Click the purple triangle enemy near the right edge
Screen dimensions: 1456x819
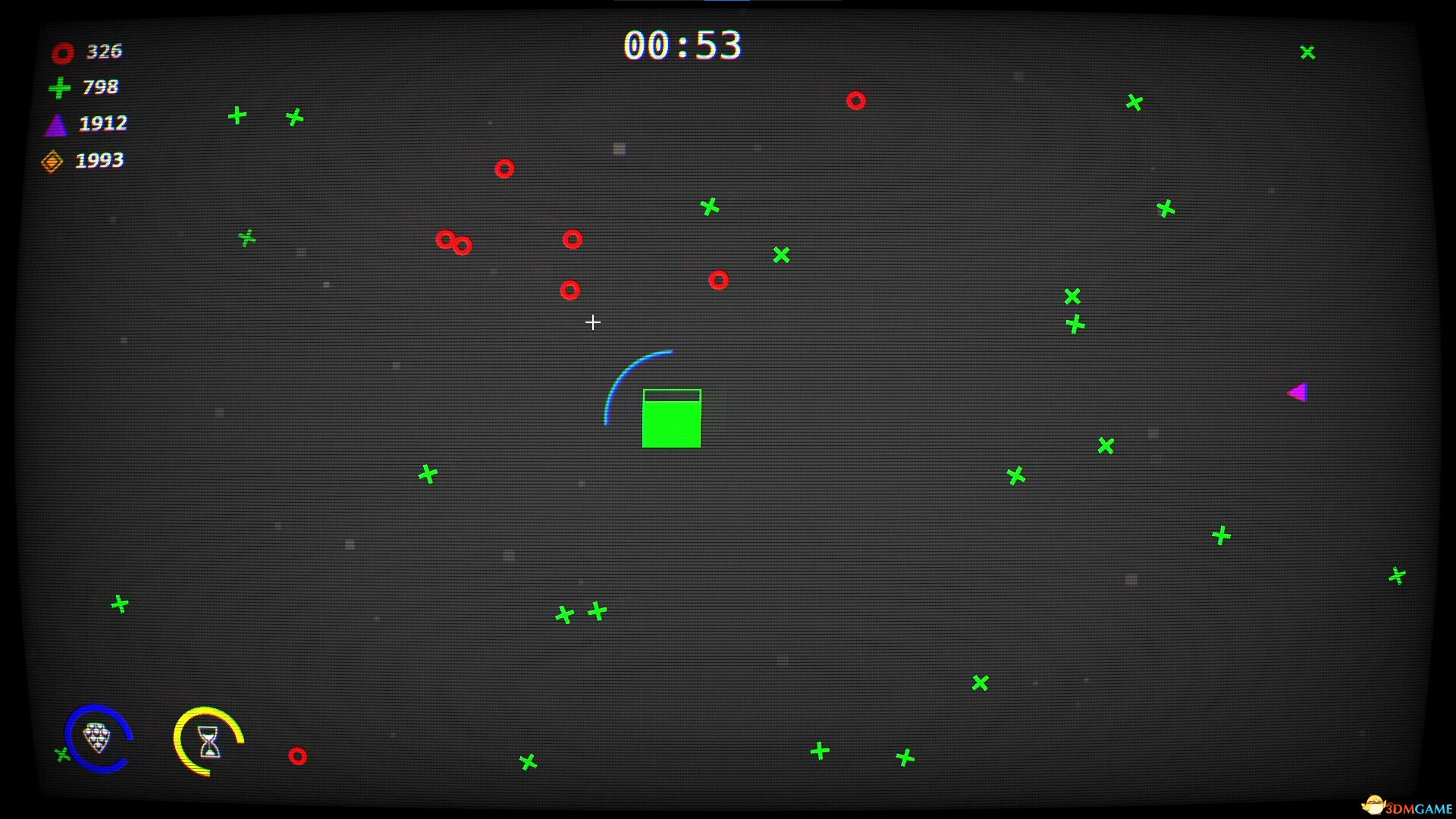(x=1298, y=392)
